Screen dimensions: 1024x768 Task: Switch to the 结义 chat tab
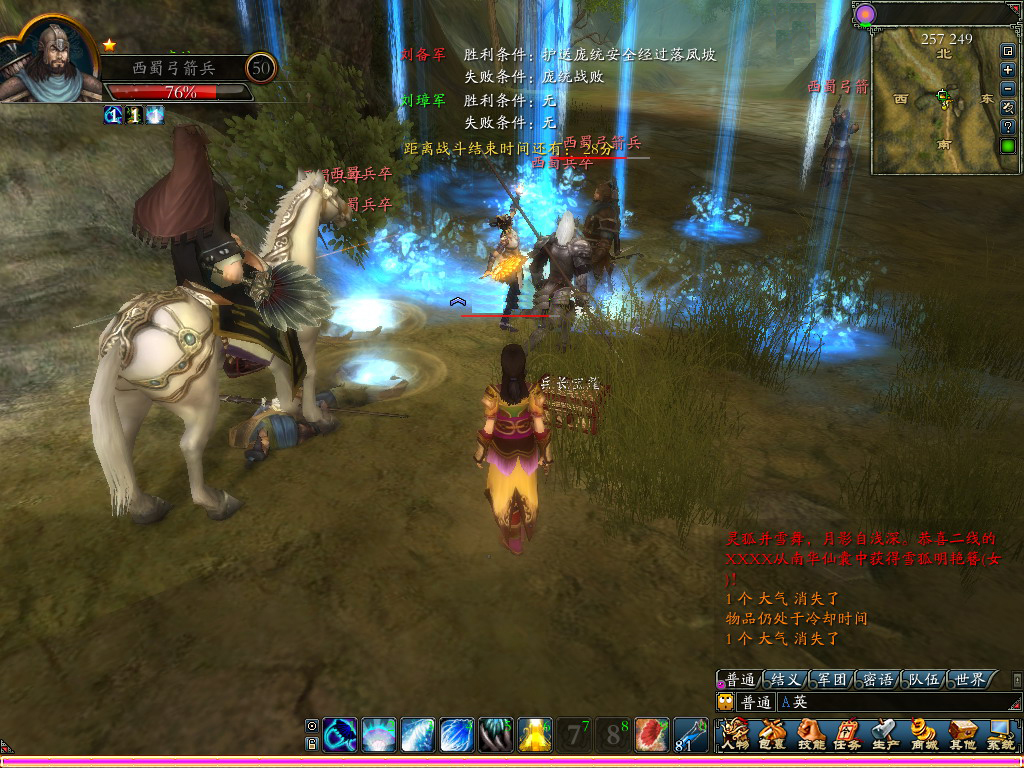point(786,680)
